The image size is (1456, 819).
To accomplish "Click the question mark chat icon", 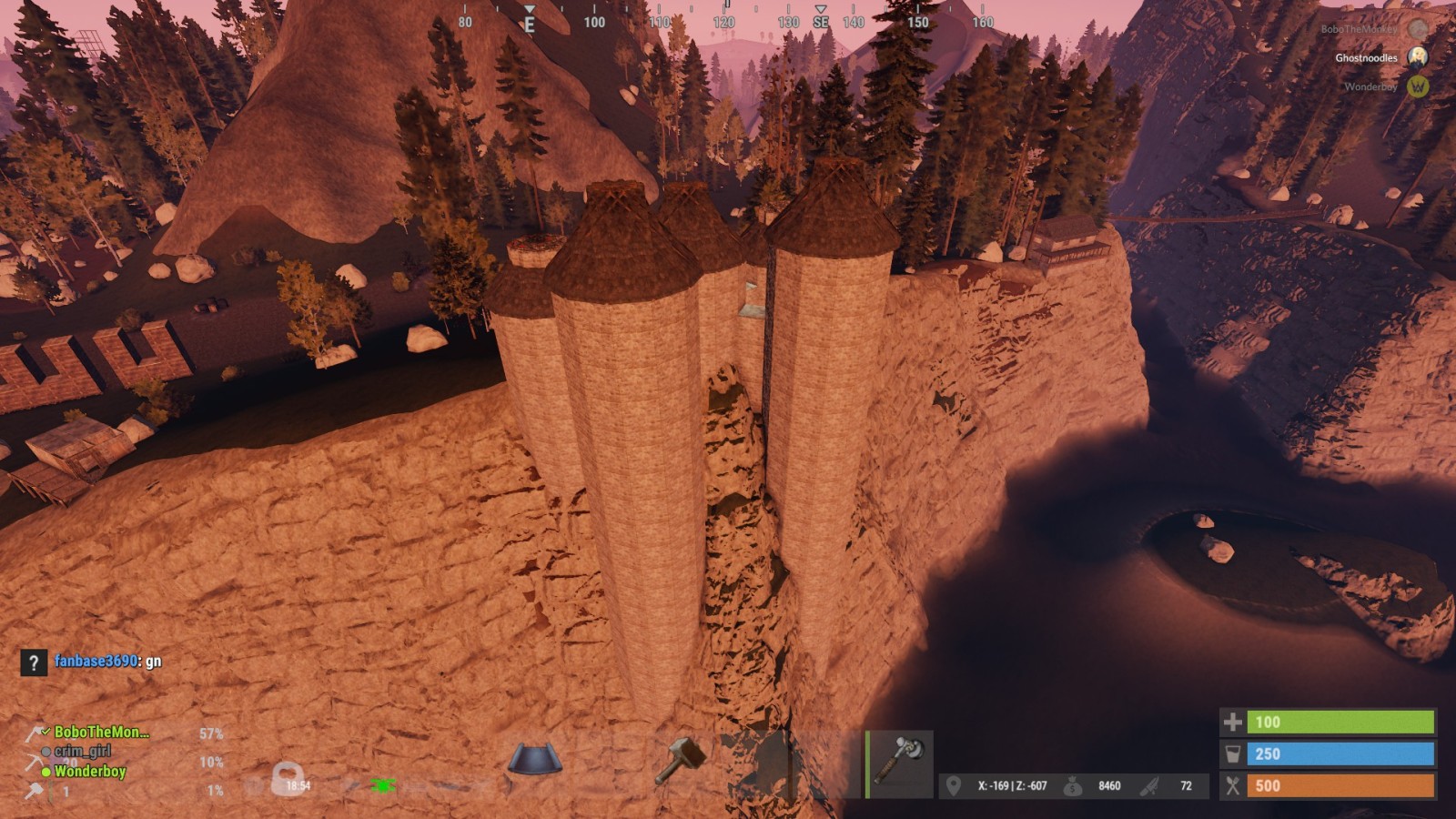I will tap(34, 662).
